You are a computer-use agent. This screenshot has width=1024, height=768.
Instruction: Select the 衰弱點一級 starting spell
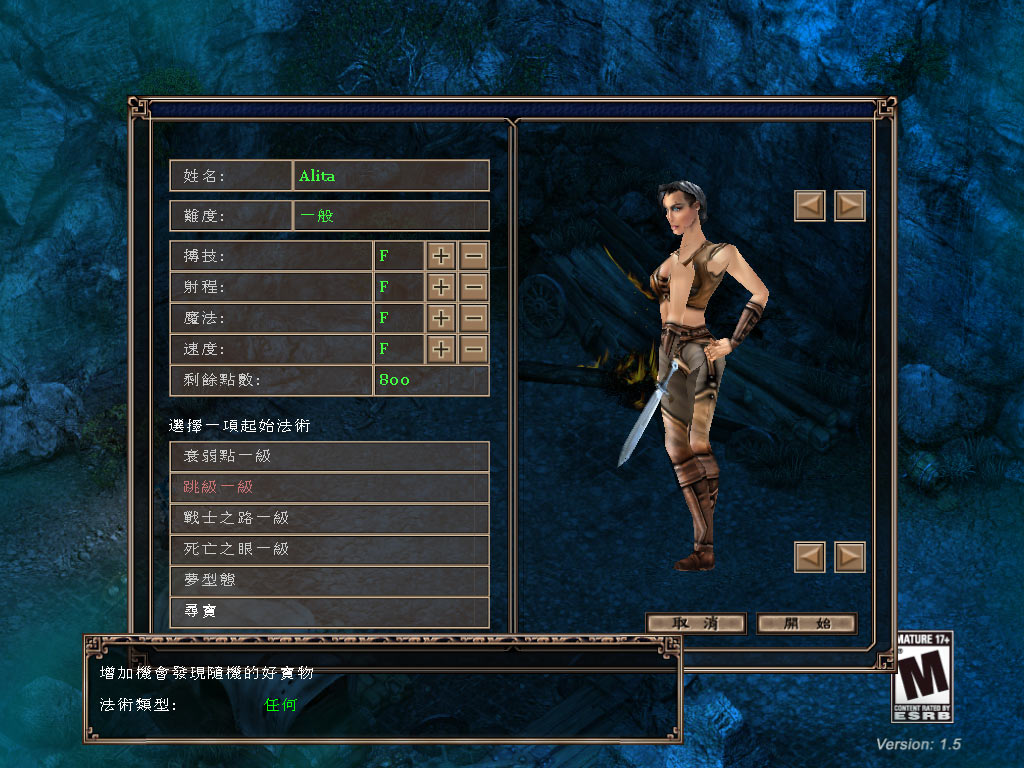click(329, 456)
